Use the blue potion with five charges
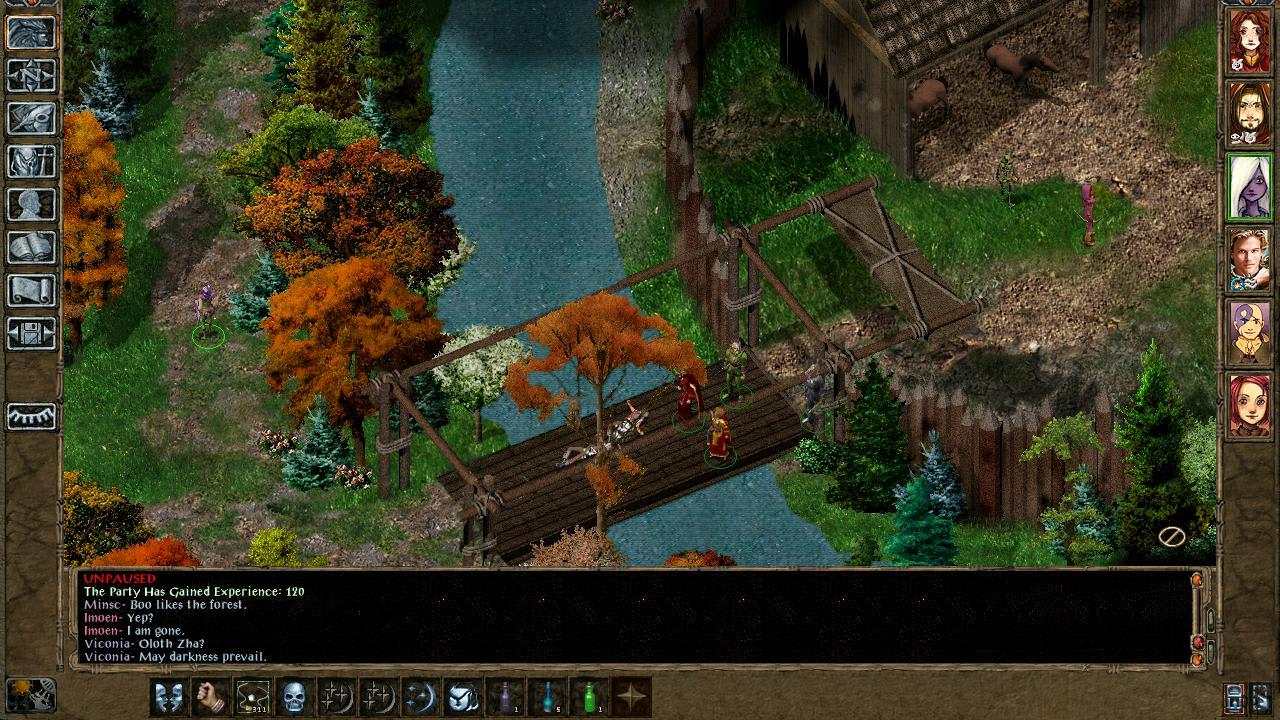Viewport: 1280px width, 720px height. tap(546, 696)
